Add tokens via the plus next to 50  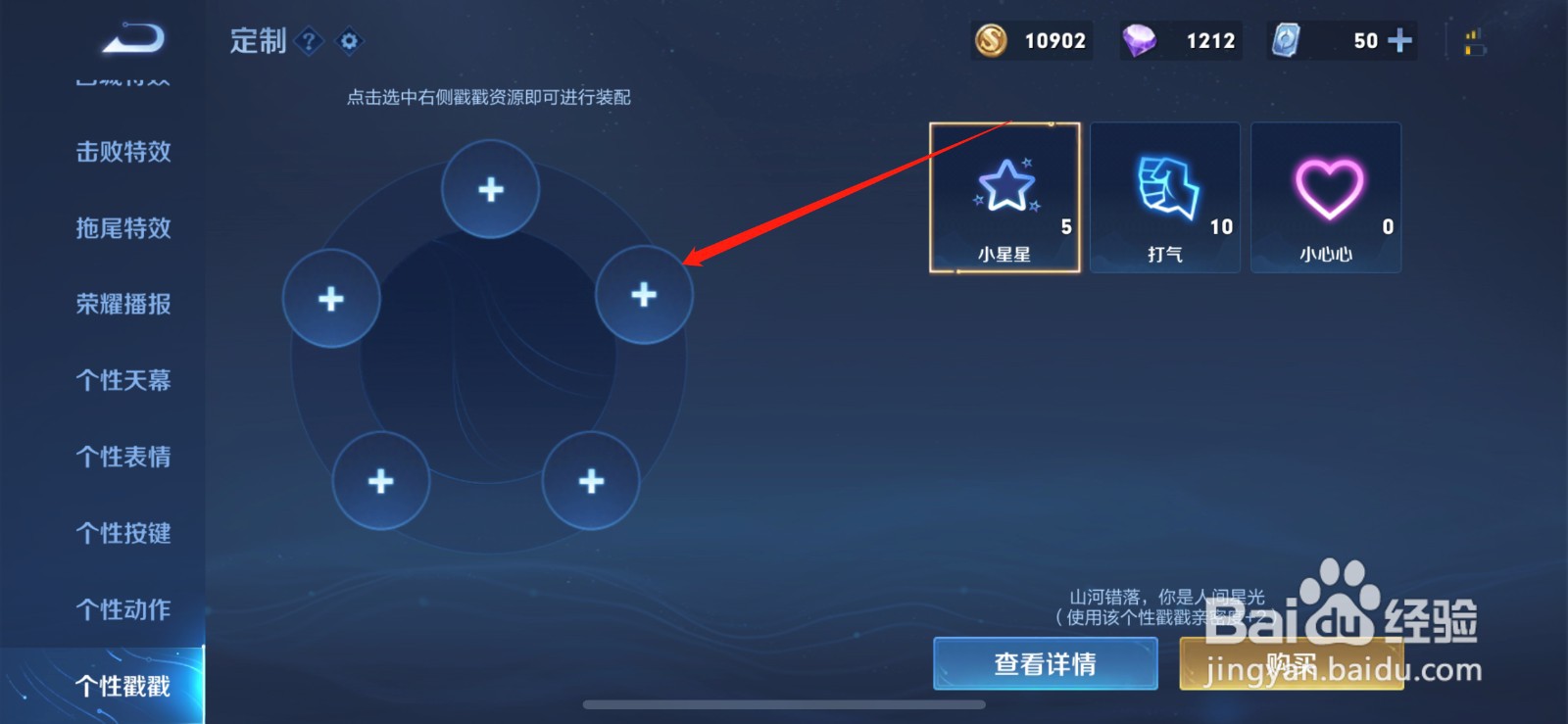1399,41
